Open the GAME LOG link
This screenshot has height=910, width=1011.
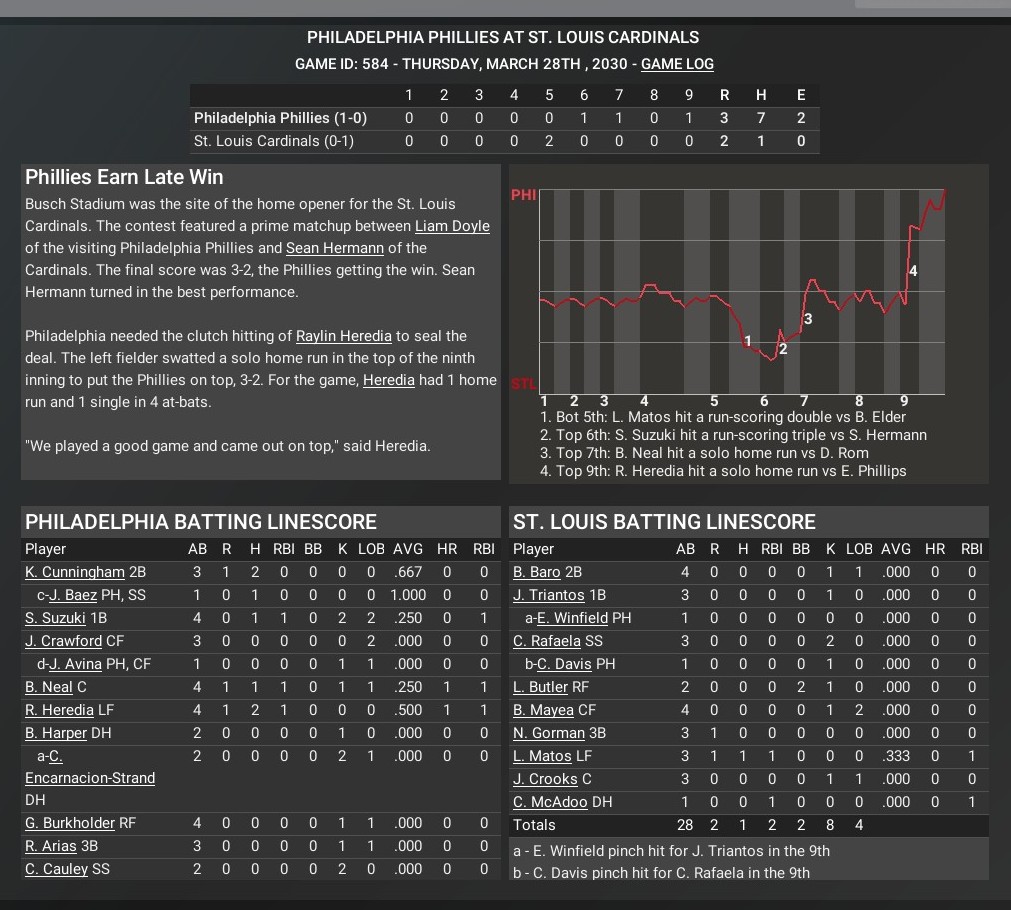[x=677, y=64]
